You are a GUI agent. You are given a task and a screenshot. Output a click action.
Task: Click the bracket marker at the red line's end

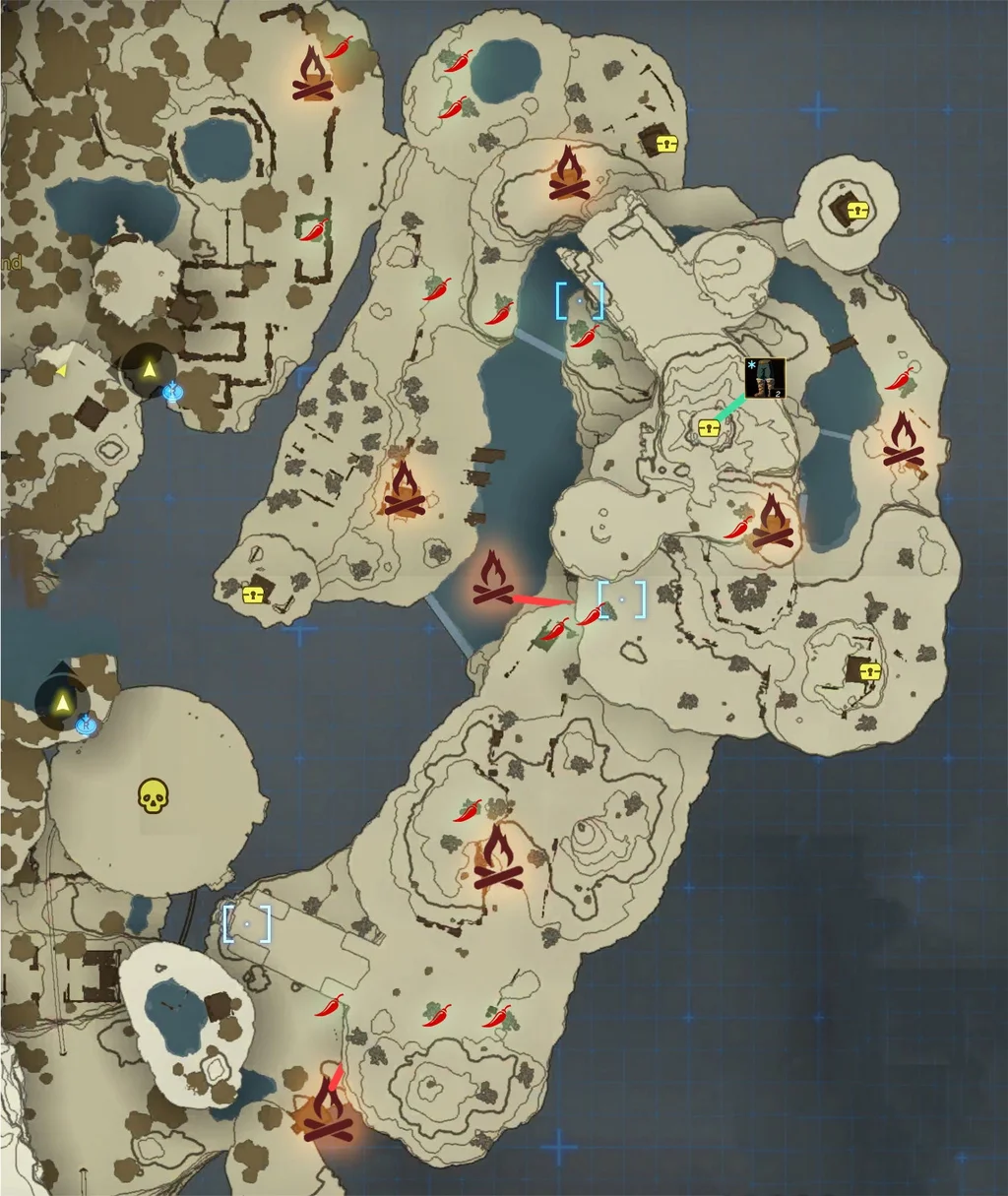(622, 598)
